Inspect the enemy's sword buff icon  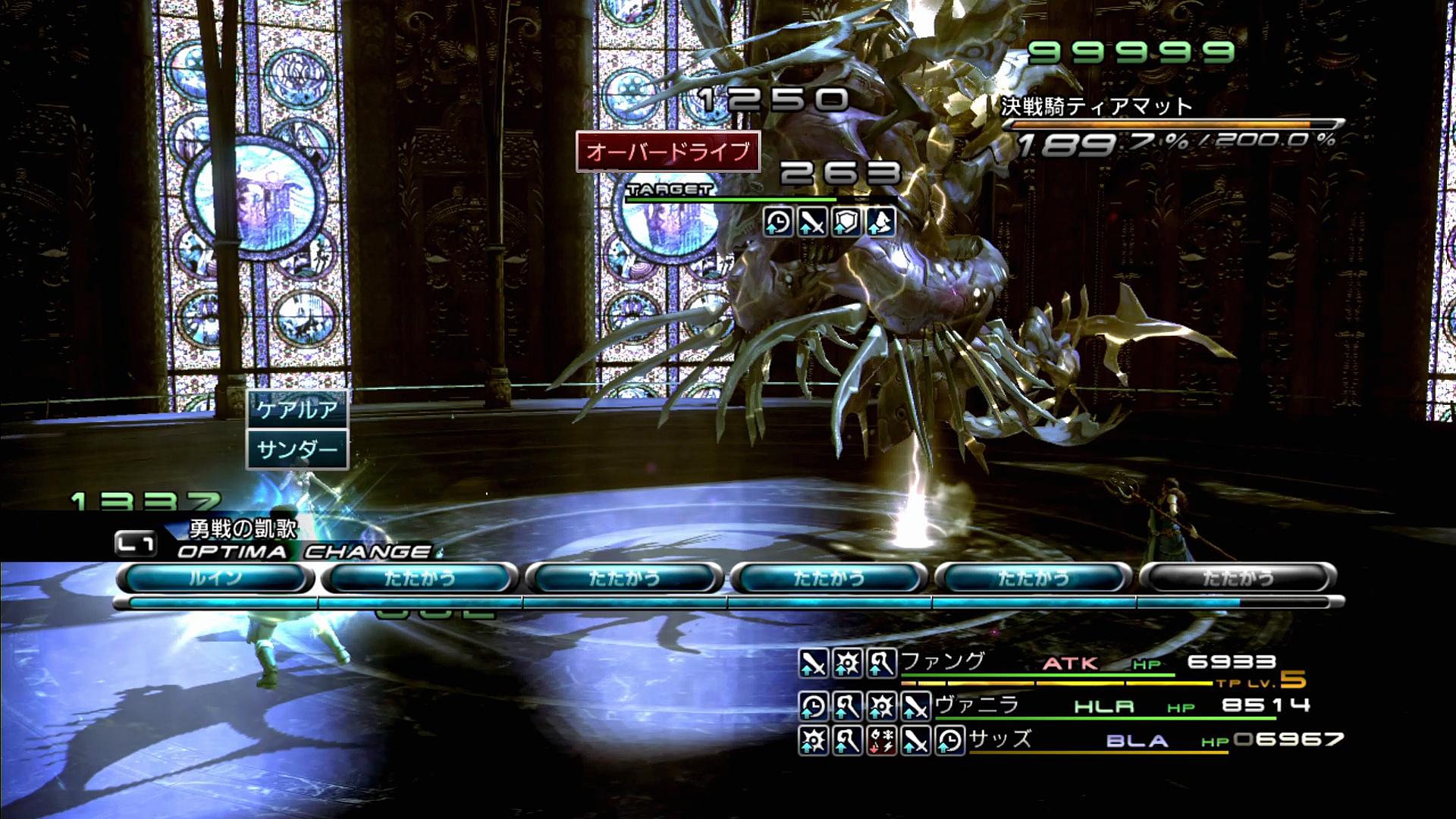812,222
